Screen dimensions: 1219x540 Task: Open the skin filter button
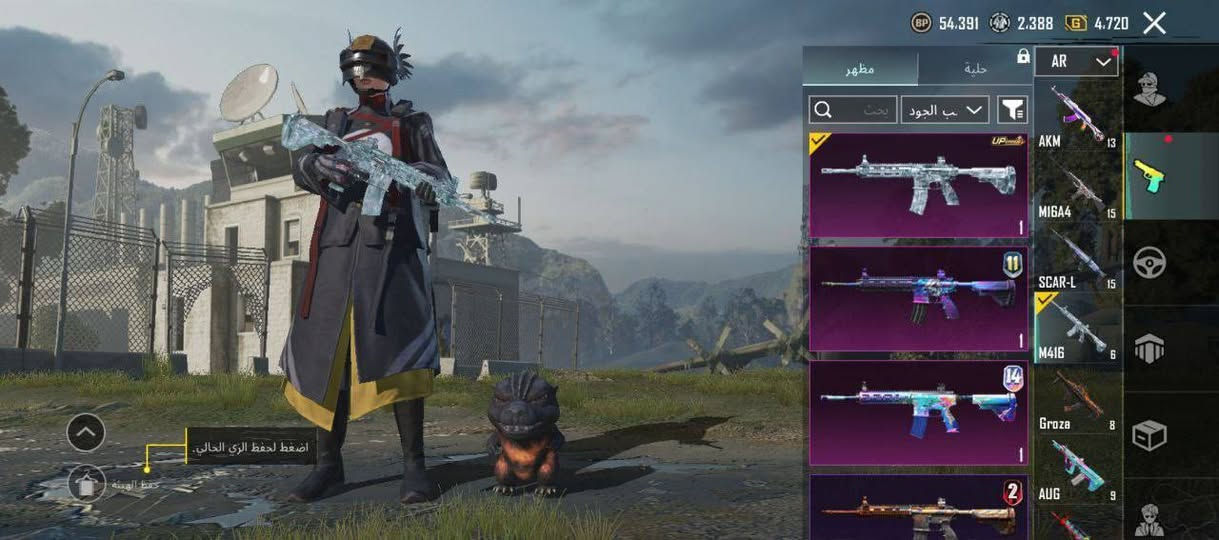[1012, 109]
